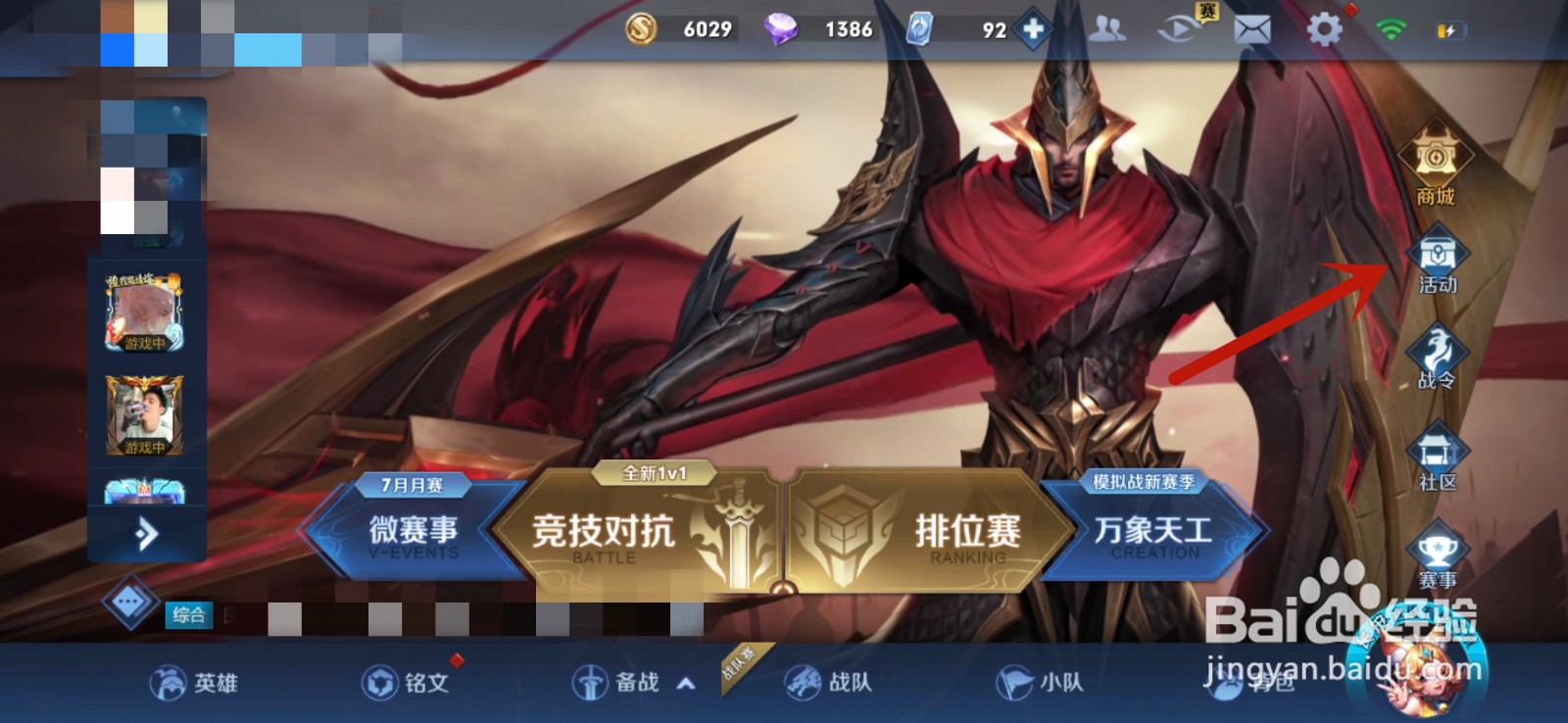This screenshot has height=723, width=1568.
Task: Open the game settings gear
Action: point(1325,29)
